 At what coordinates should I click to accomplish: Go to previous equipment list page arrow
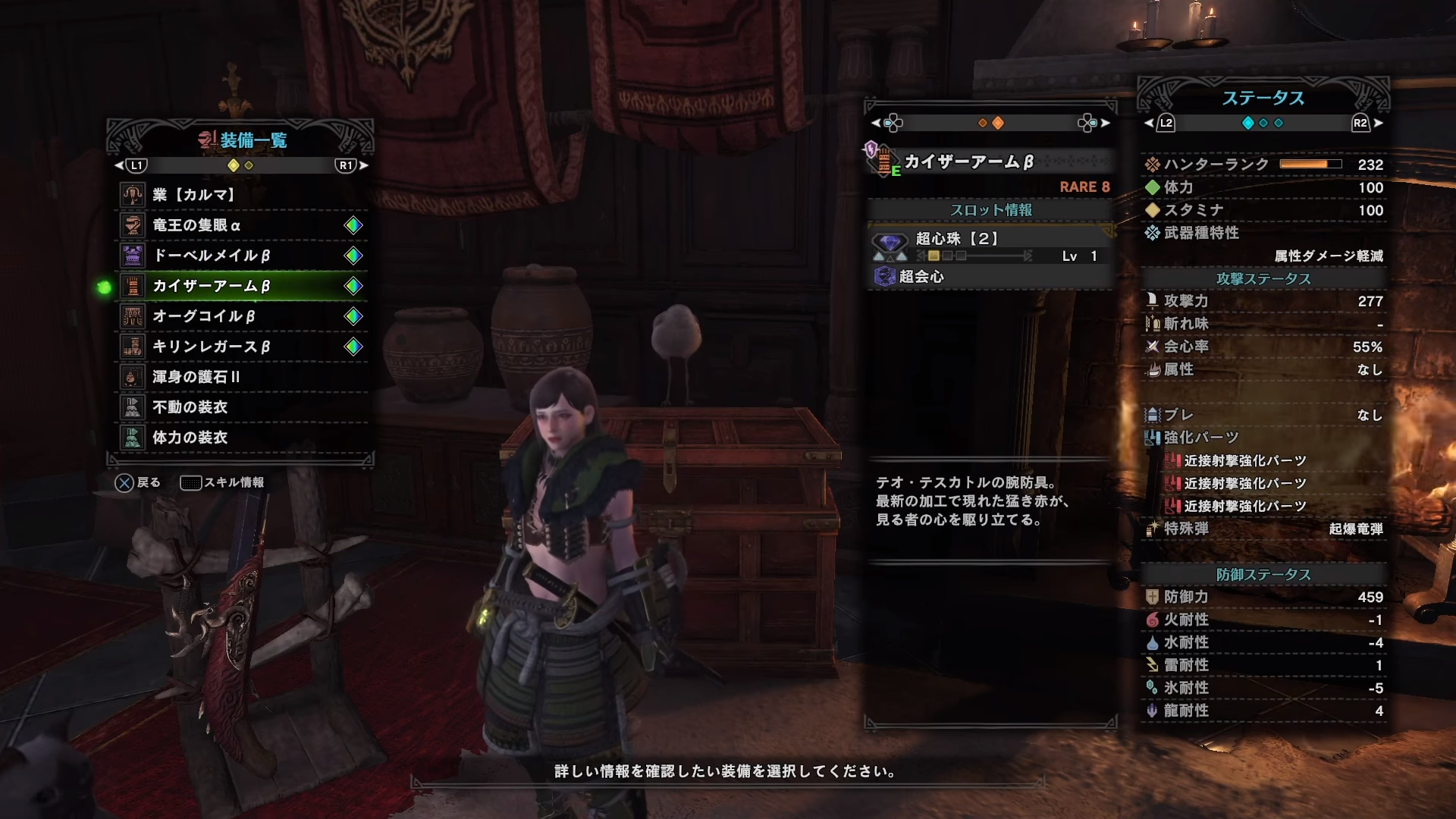[x=119, y=165]
